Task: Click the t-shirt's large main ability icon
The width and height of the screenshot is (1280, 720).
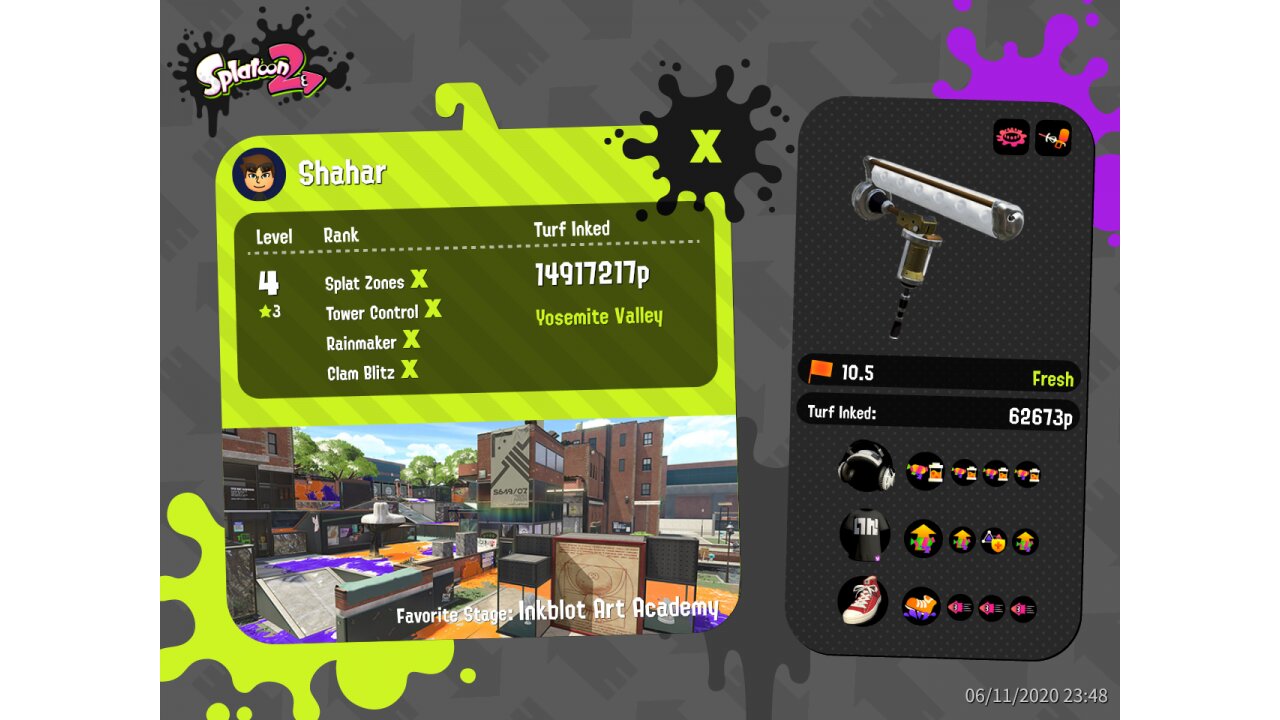Action: (x=924, y=539)
